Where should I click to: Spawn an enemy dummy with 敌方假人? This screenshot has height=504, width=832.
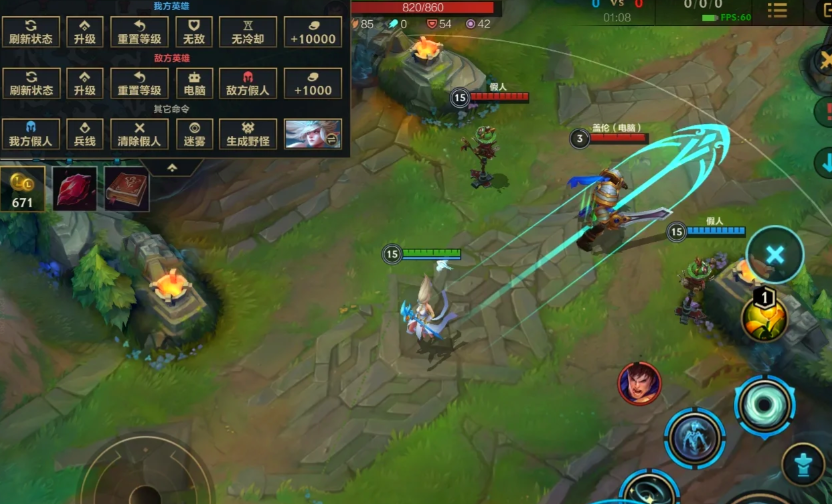(247, 83)
